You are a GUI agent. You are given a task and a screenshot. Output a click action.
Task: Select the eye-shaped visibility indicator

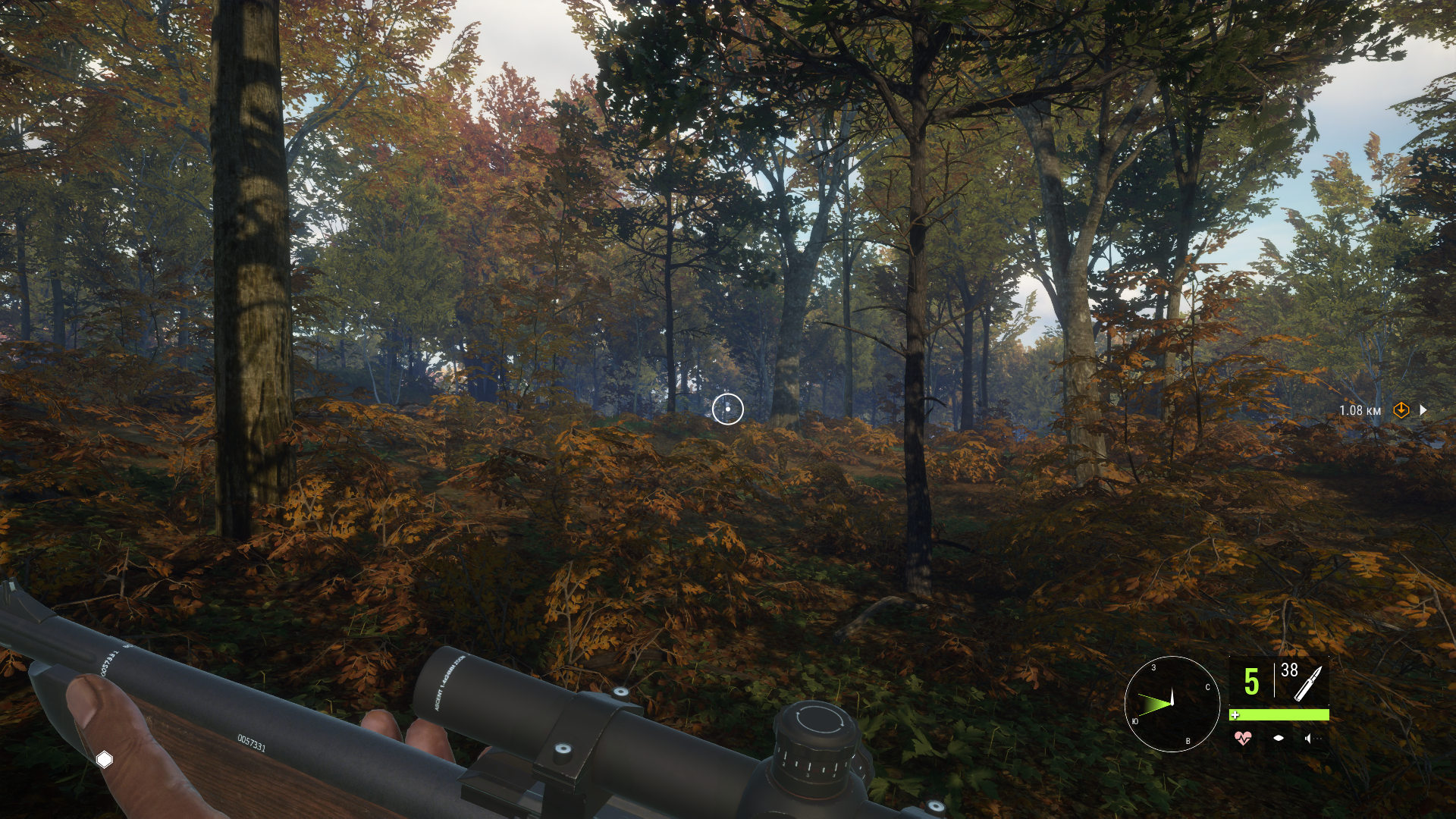point(1279,738)
